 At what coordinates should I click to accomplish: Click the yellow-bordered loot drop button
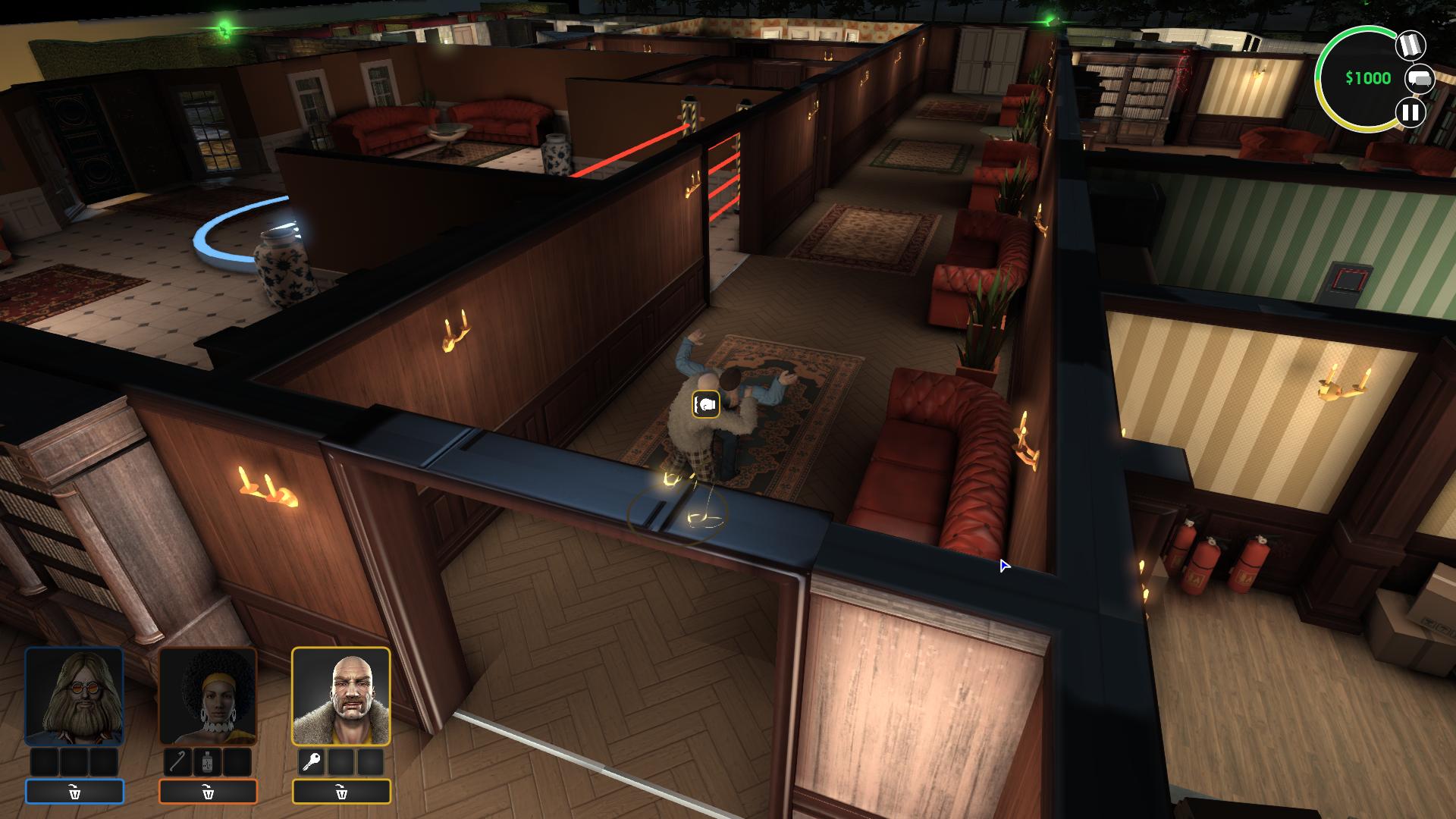[x=341, y=792]
